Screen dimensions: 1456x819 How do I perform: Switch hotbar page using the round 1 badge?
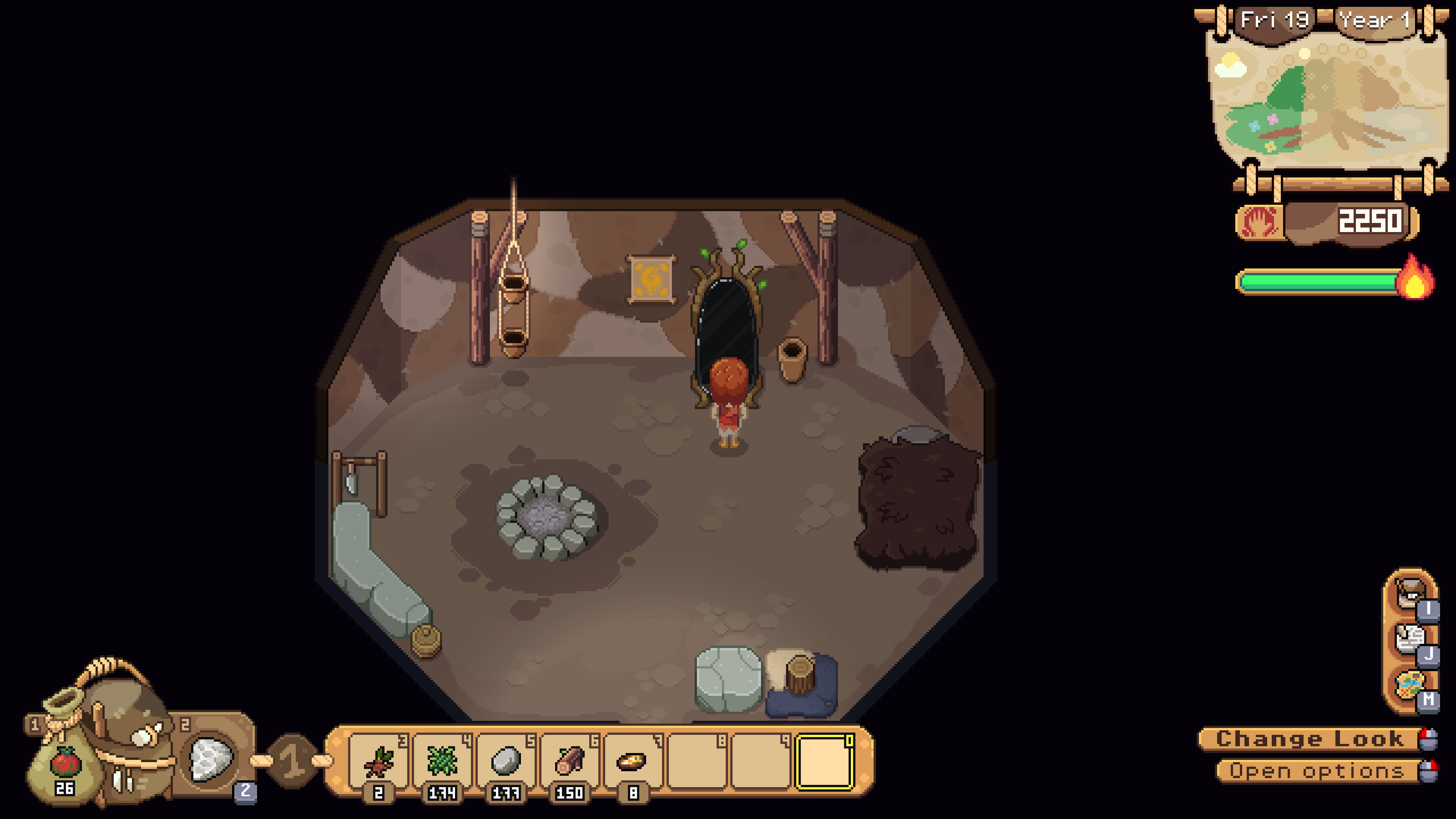click(x=292, y=761)
